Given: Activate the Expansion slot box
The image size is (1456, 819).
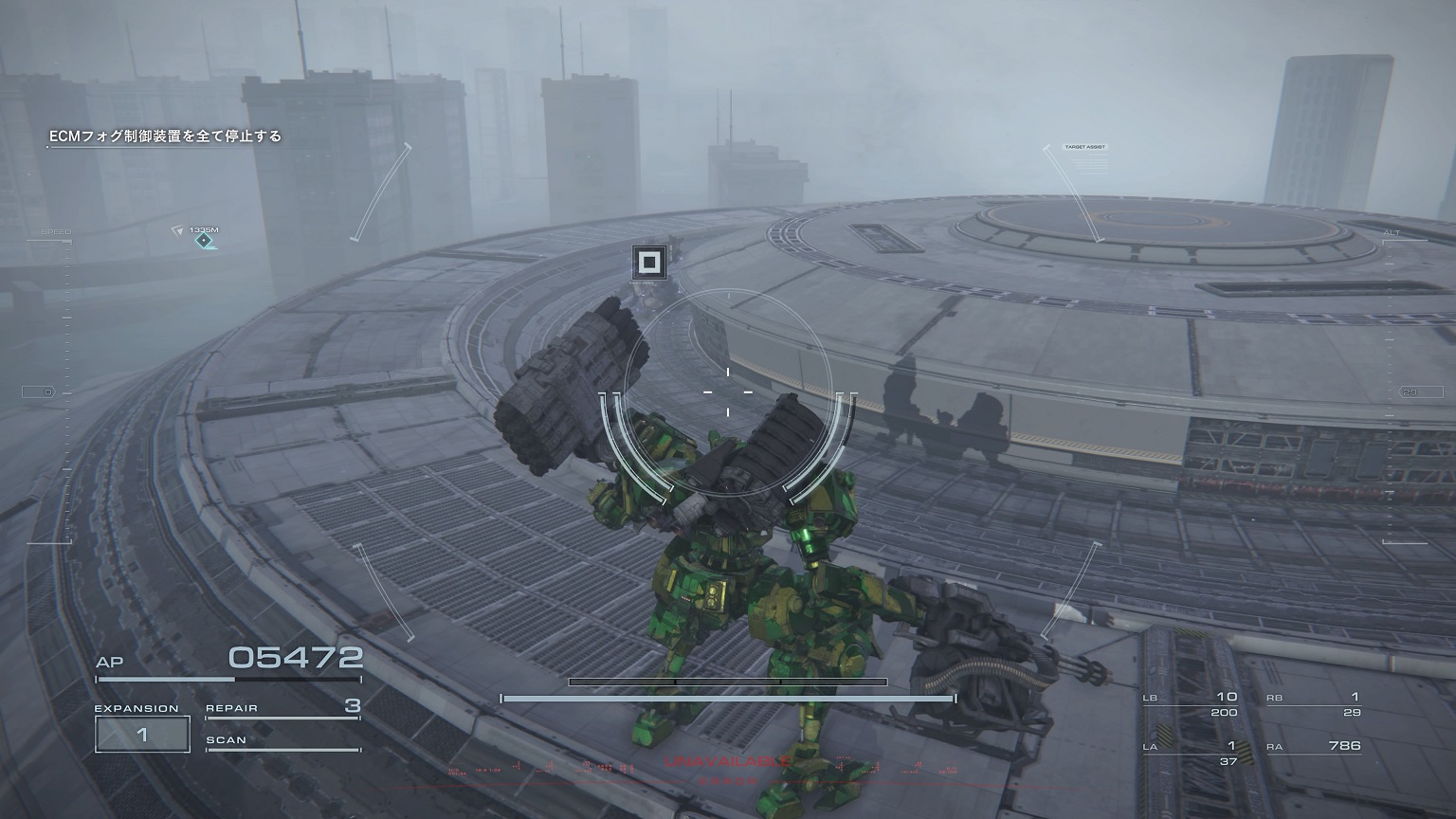Looking at the screenshot, I should click(142, 735).
